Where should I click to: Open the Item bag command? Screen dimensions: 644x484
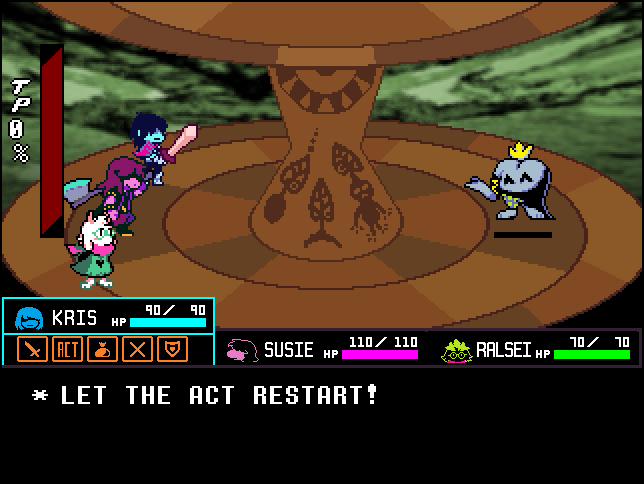click(102, 349)
